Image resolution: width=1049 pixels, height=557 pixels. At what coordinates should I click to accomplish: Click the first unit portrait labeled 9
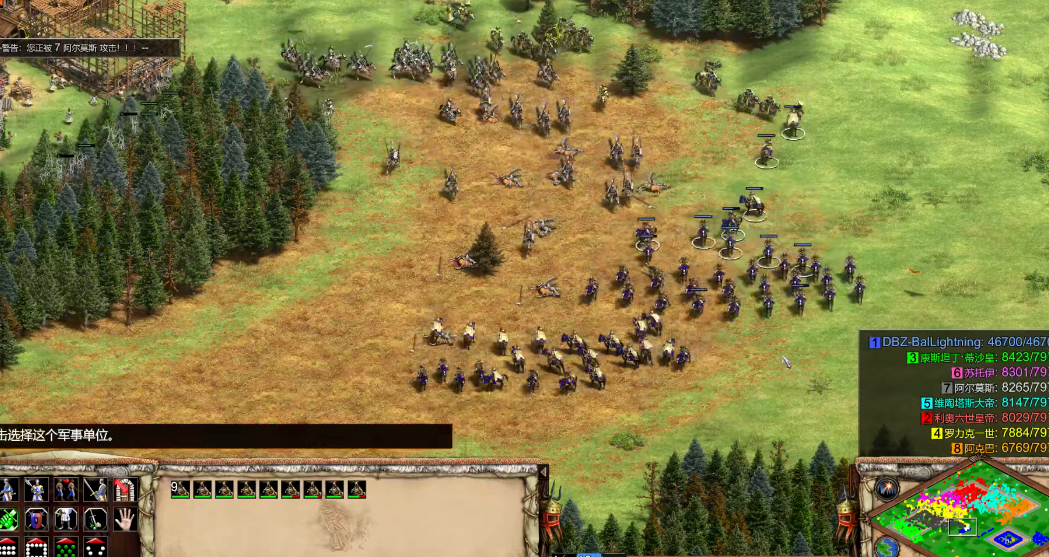coord(181,489)
